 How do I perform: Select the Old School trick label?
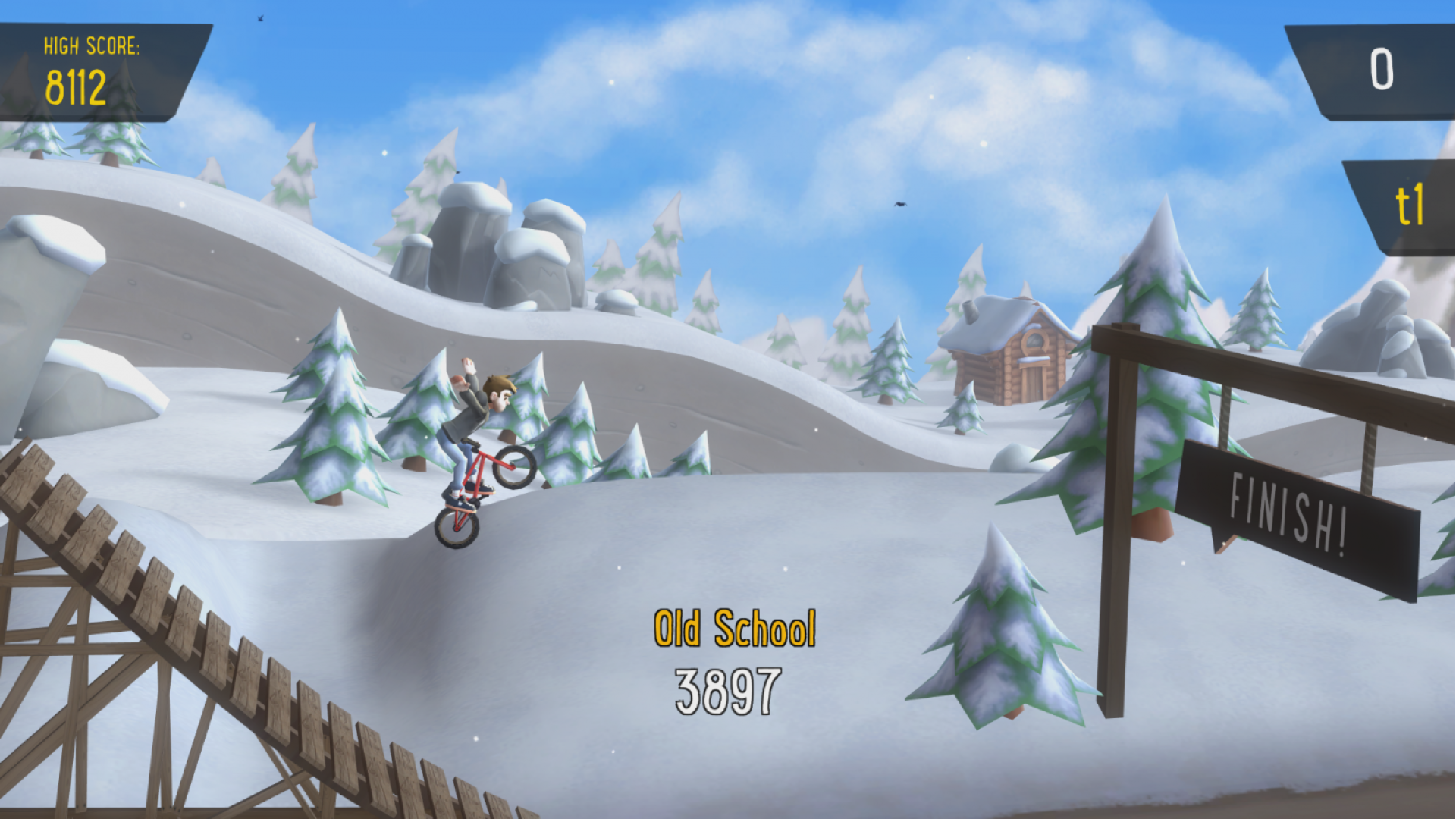tap(734, 626)
